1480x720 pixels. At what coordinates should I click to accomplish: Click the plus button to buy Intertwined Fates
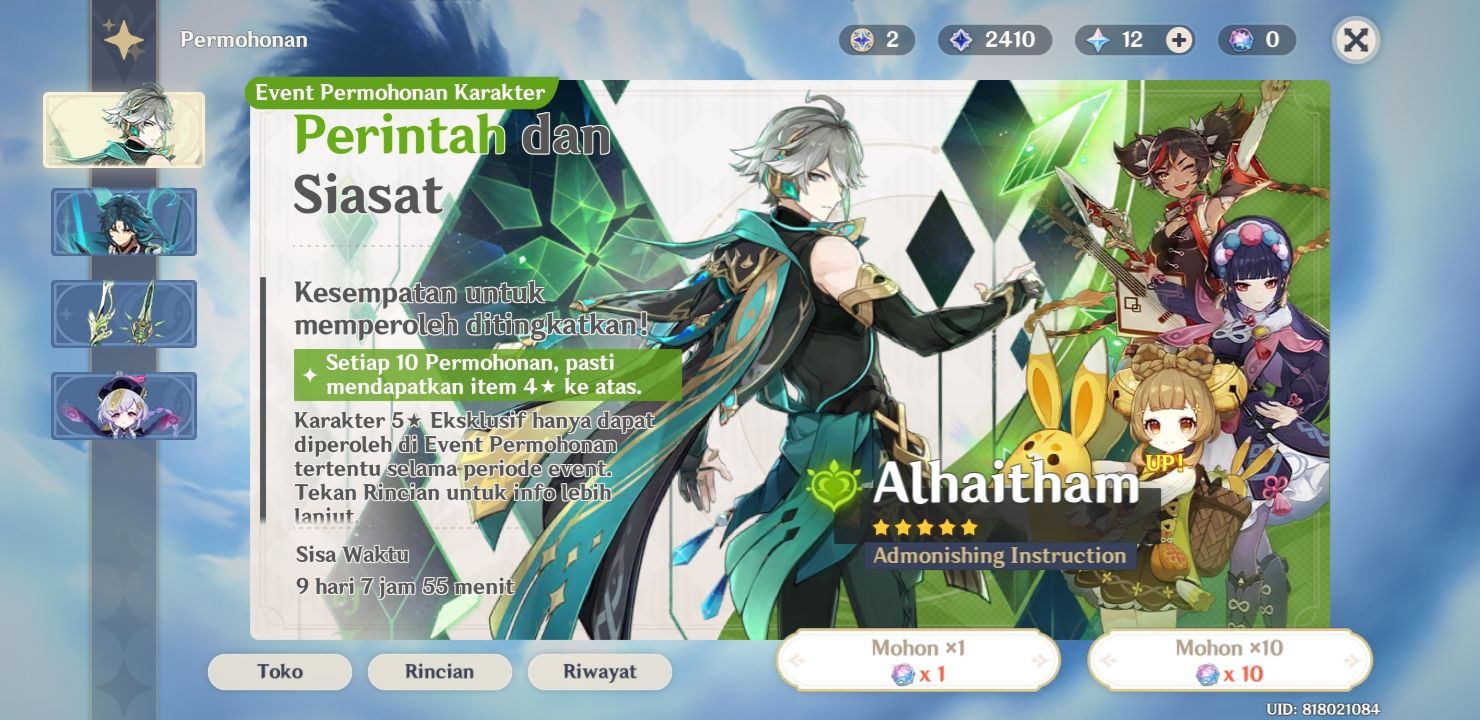tap(1177, 40)
